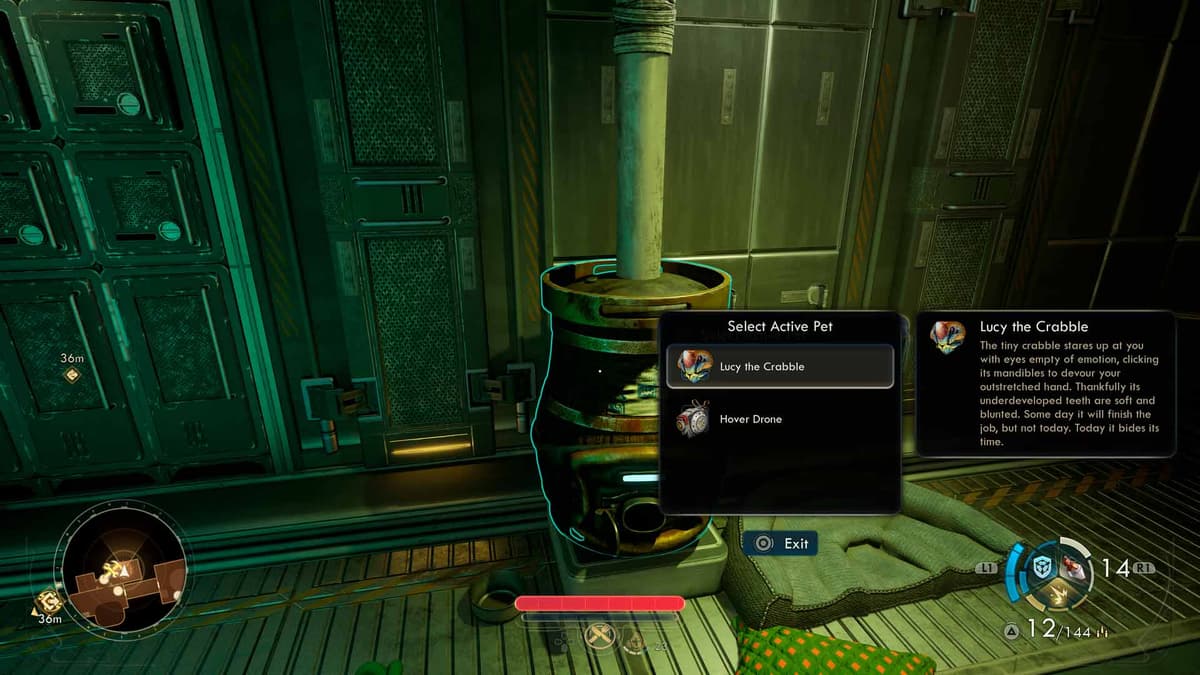Select Lucy the Crabble as active pet
Image resolution: width=1200 pixels, height=675 pixels.
780,366
